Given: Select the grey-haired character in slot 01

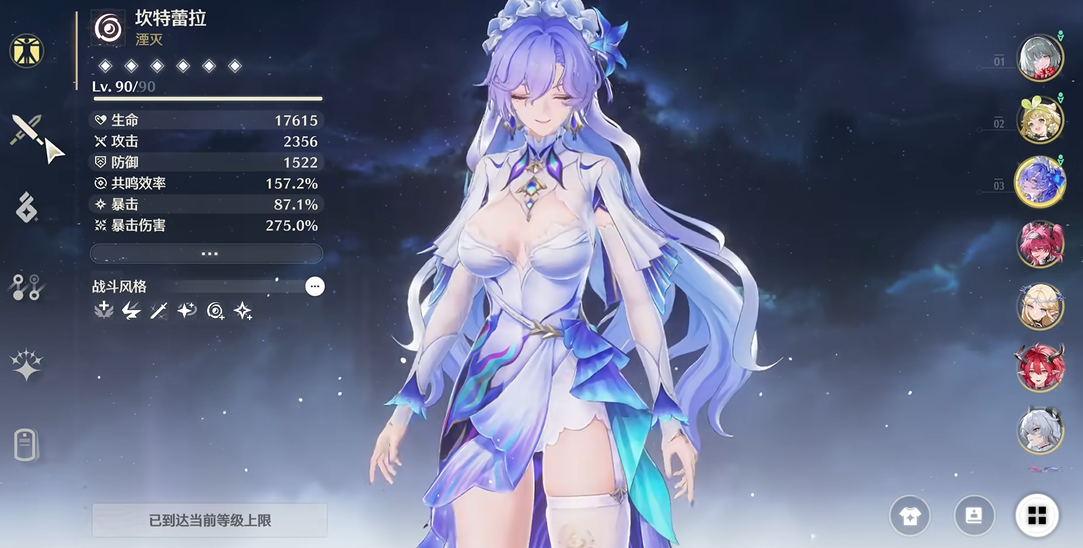Looking at the screenshot, I should point(1040,58).
